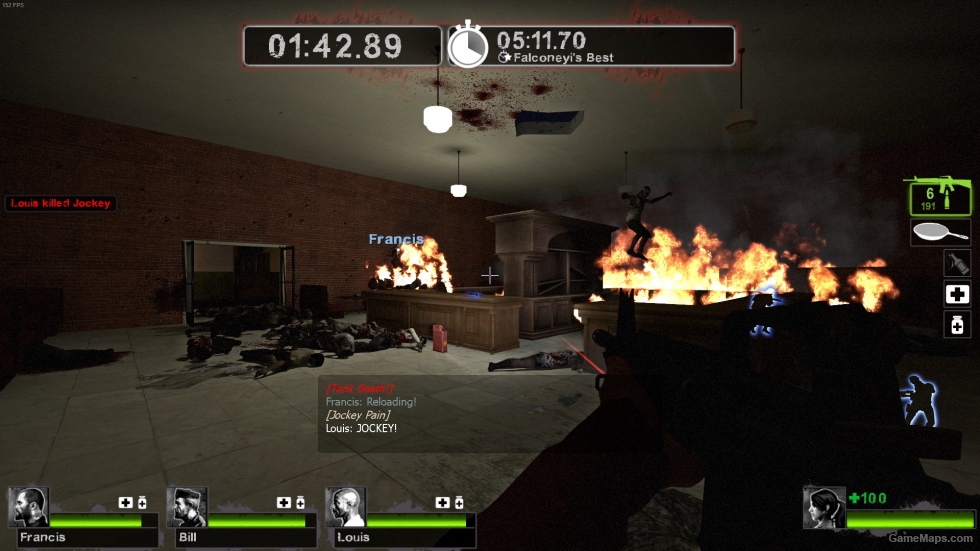The height and width of the screenshot is (551, 980).
Task: Select the assault rifle weapon slot
Action: [x=939, y=196]
